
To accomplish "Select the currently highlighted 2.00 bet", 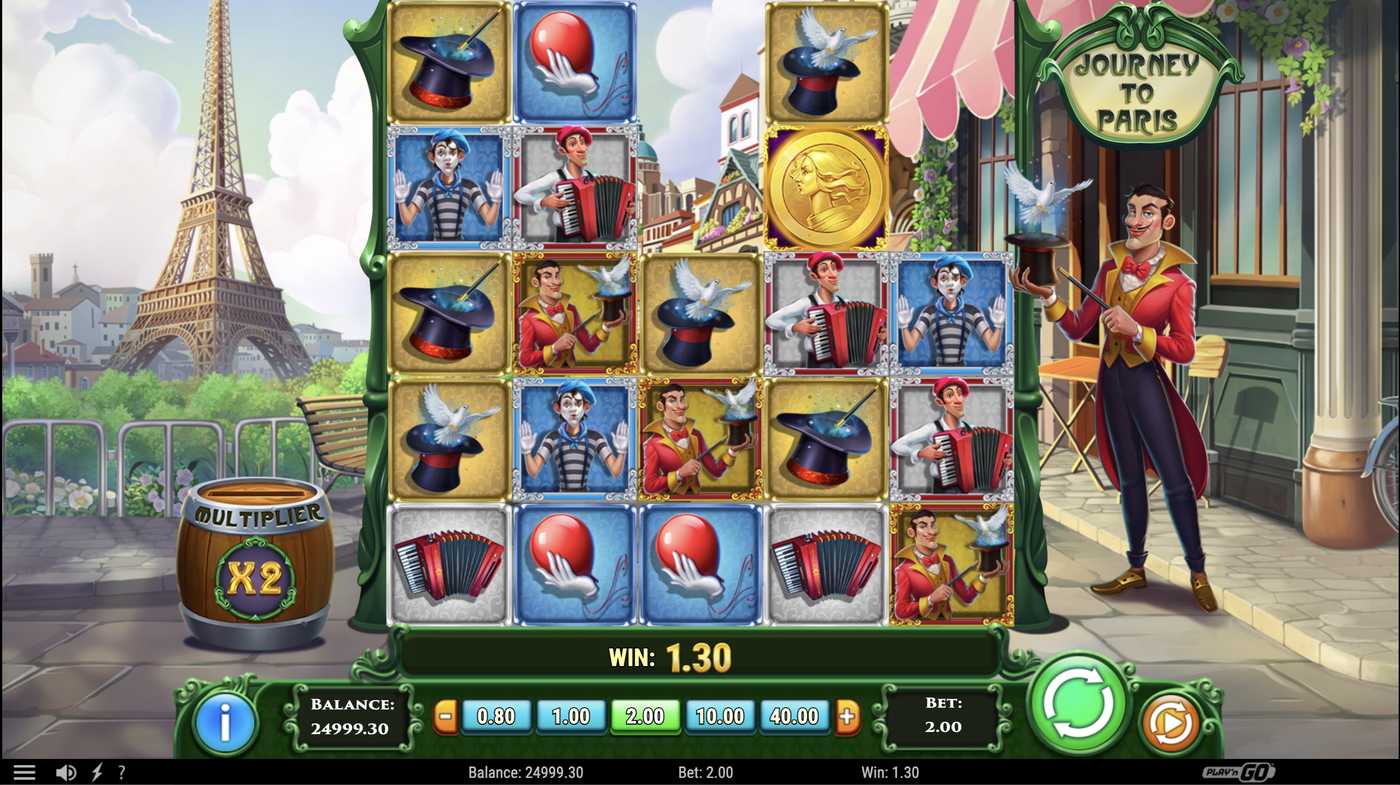I will [645, 716].
